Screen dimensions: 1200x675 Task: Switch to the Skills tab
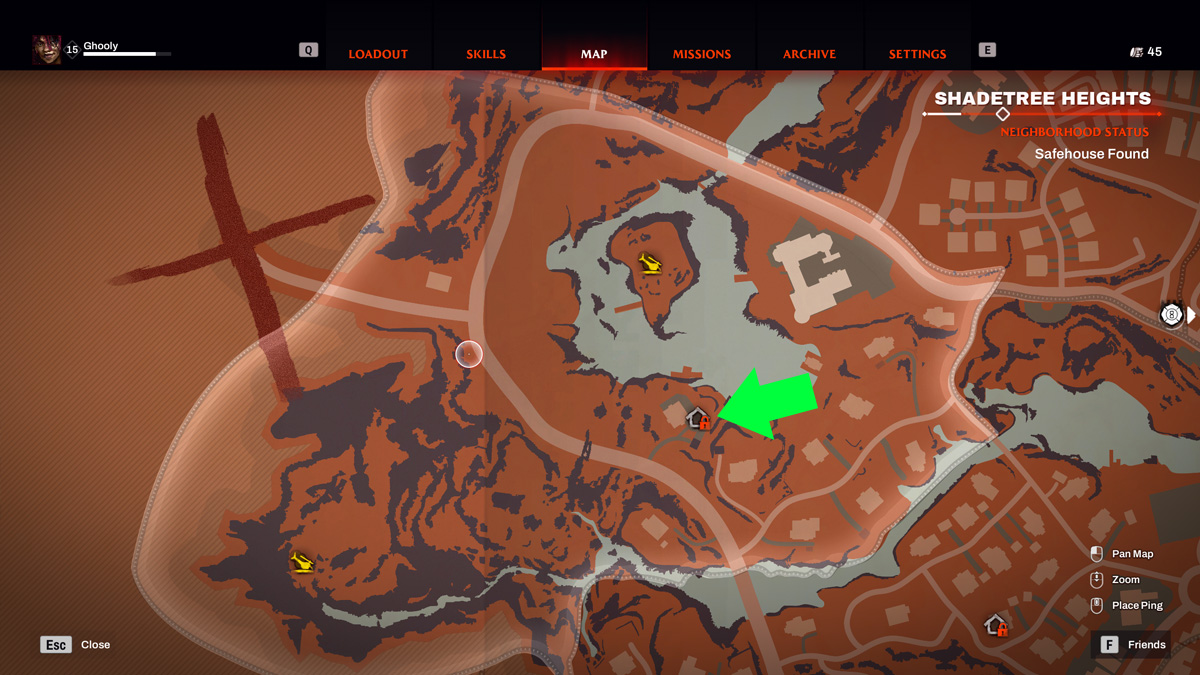(486, 54)
